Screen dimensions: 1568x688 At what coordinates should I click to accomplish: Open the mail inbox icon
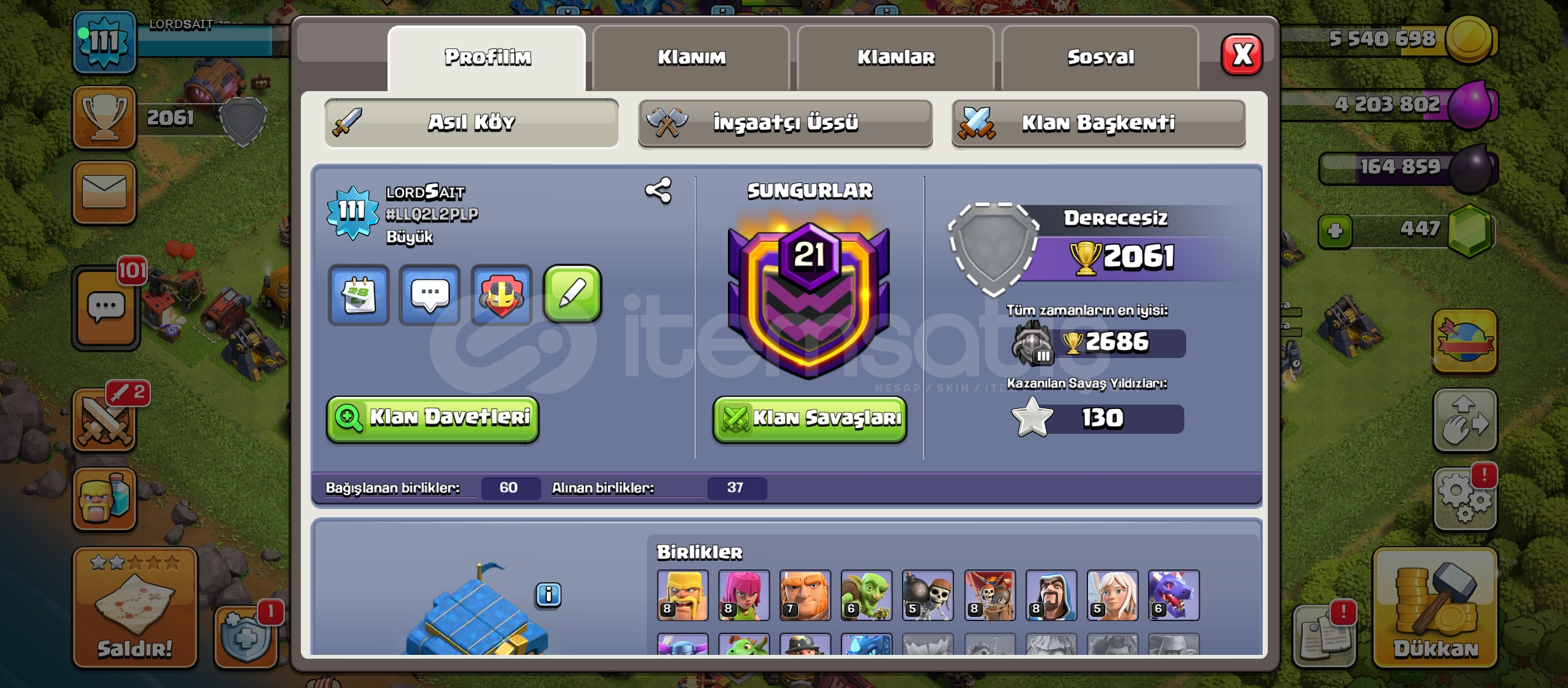click(105, 191)
